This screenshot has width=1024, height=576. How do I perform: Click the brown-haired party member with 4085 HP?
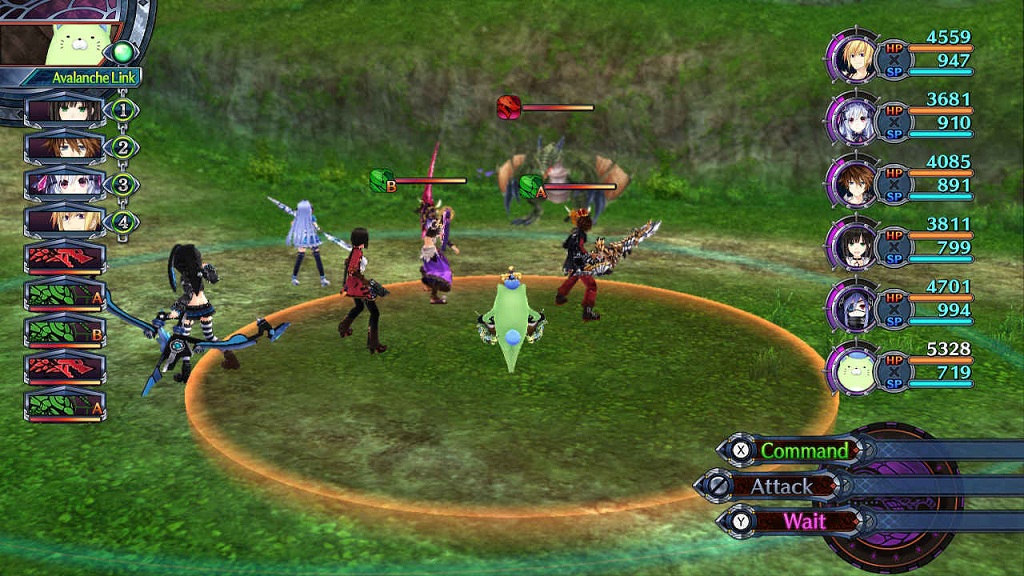pos(852,181)
